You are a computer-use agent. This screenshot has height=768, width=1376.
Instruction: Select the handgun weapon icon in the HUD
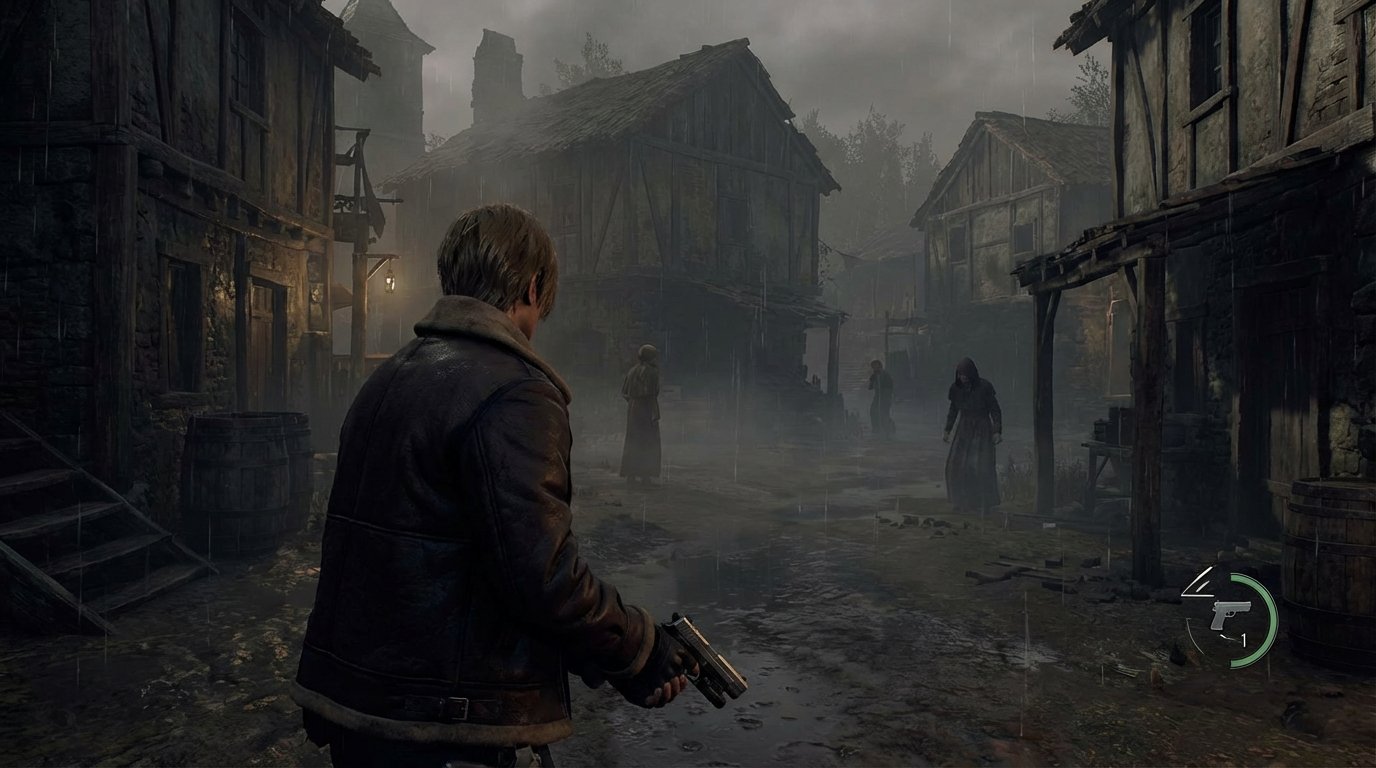1229,614
